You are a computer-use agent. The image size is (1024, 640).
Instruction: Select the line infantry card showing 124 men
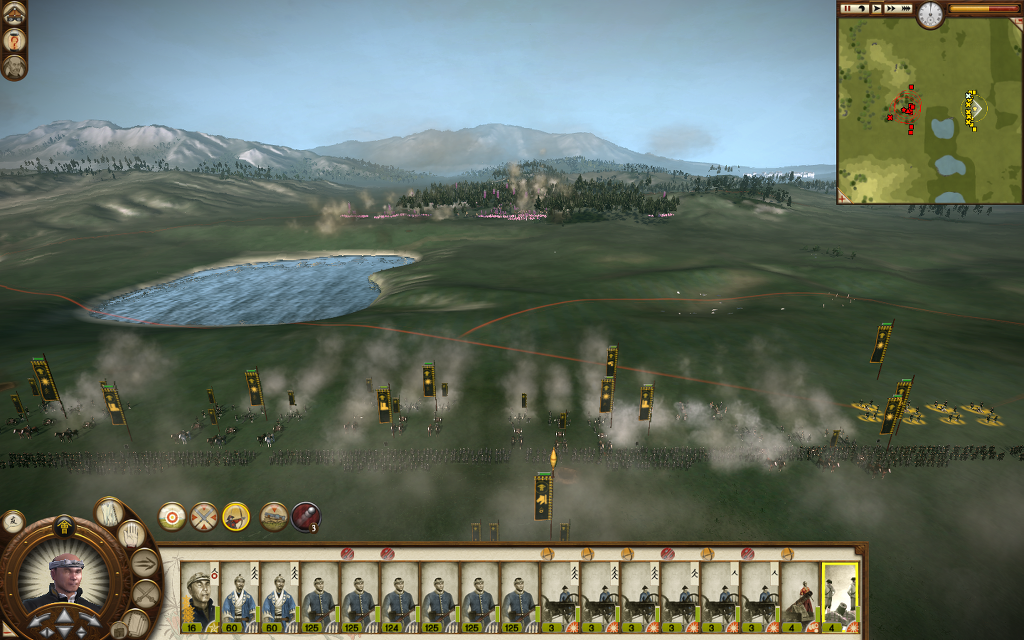point(400,598)
